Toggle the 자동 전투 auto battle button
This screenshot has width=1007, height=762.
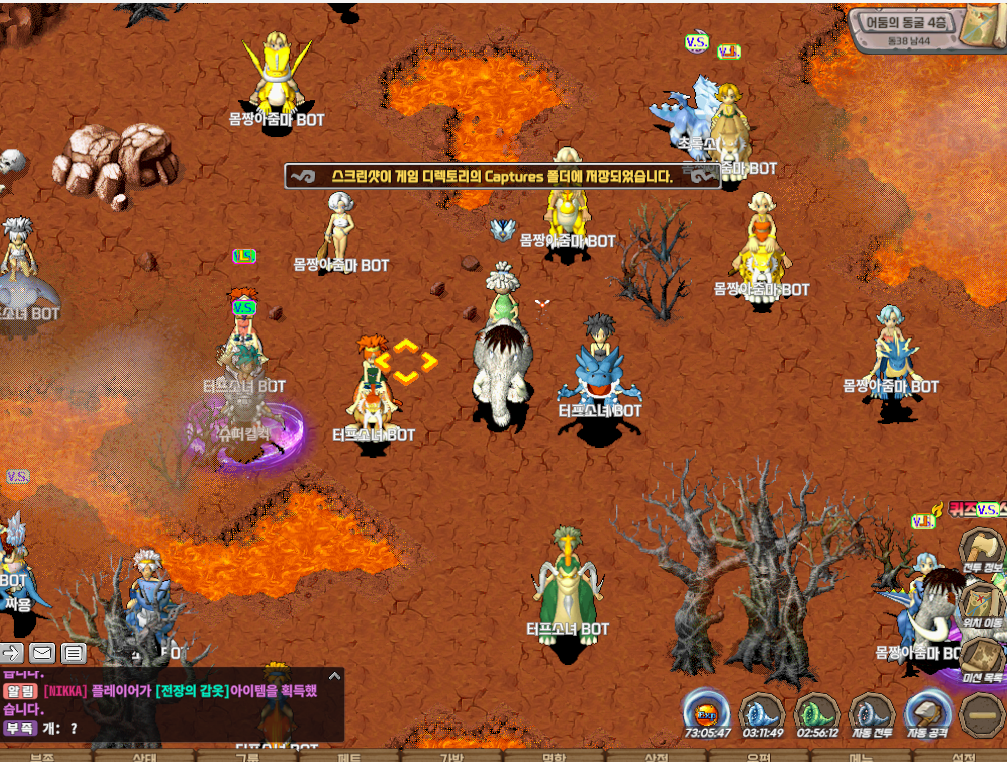click(x=872, y=713)
